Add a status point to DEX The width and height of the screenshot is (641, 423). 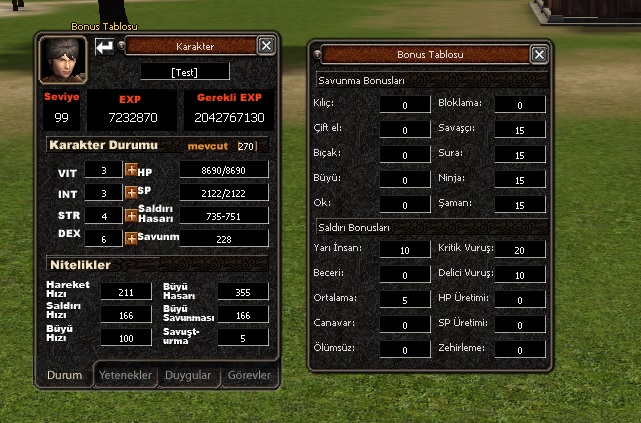point(130,238)
